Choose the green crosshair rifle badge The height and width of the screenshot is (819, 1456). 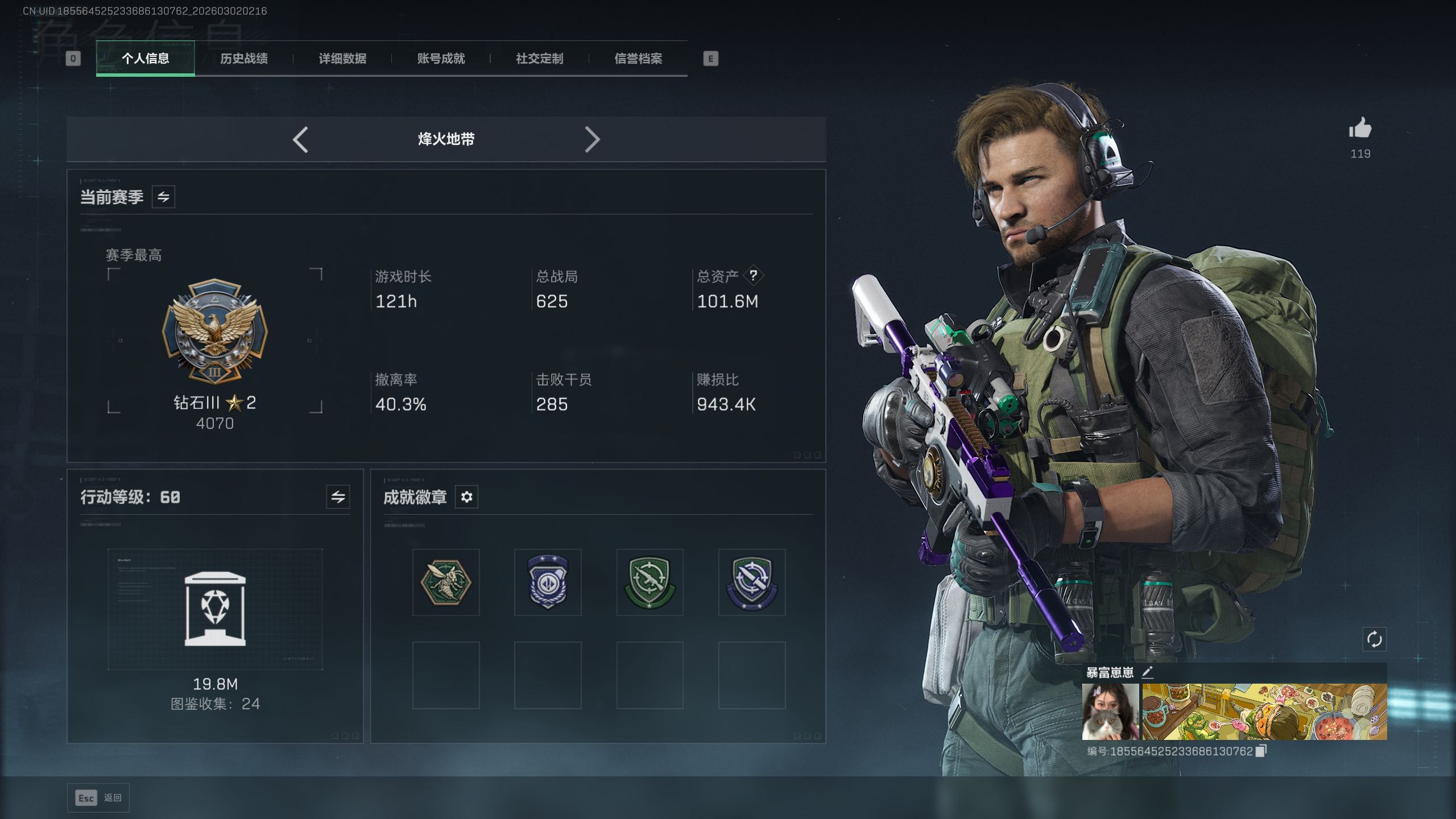click(650, 582)
